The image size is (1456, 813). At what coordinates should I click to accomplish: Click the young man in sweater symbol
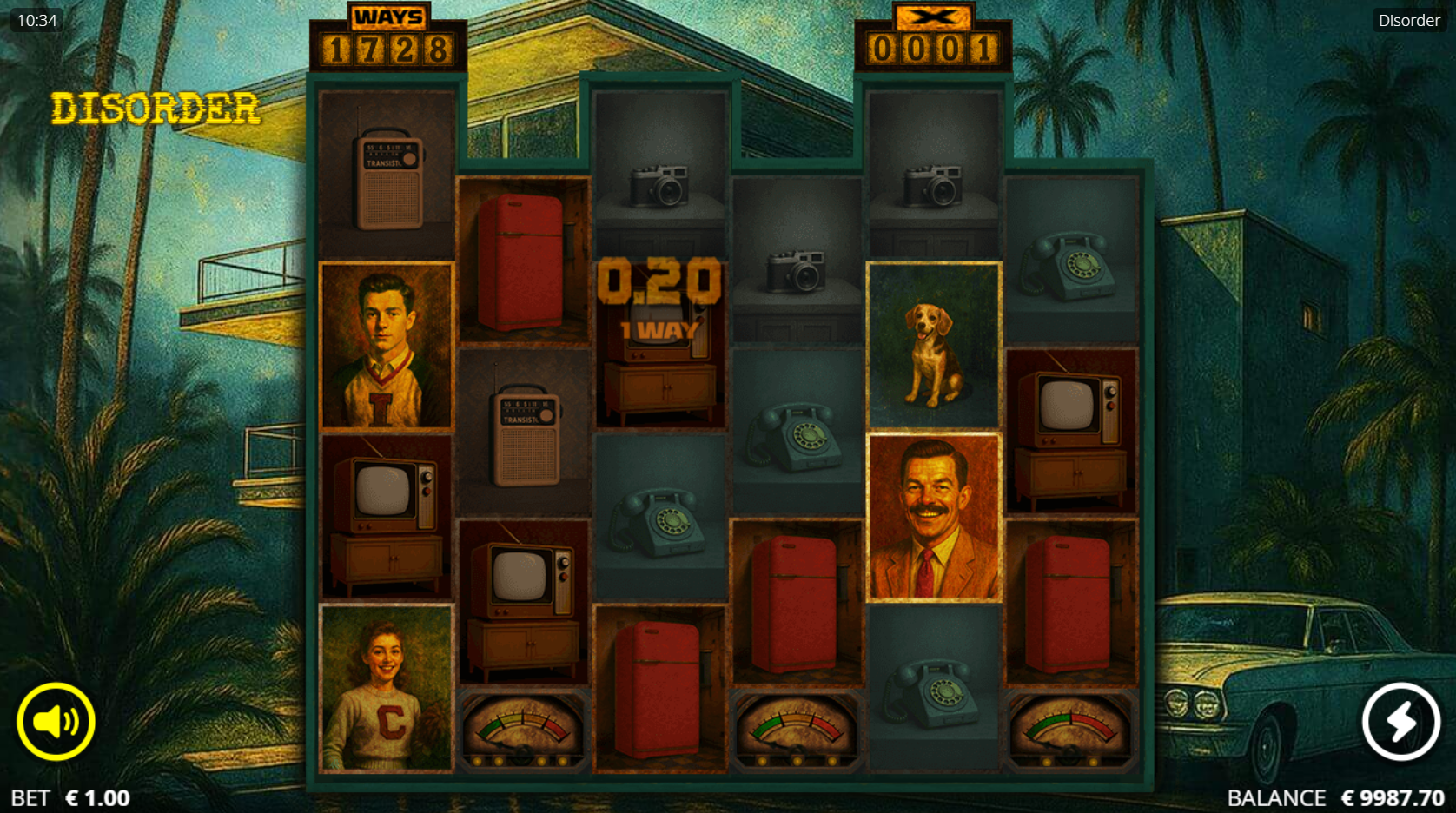[385, 345]
